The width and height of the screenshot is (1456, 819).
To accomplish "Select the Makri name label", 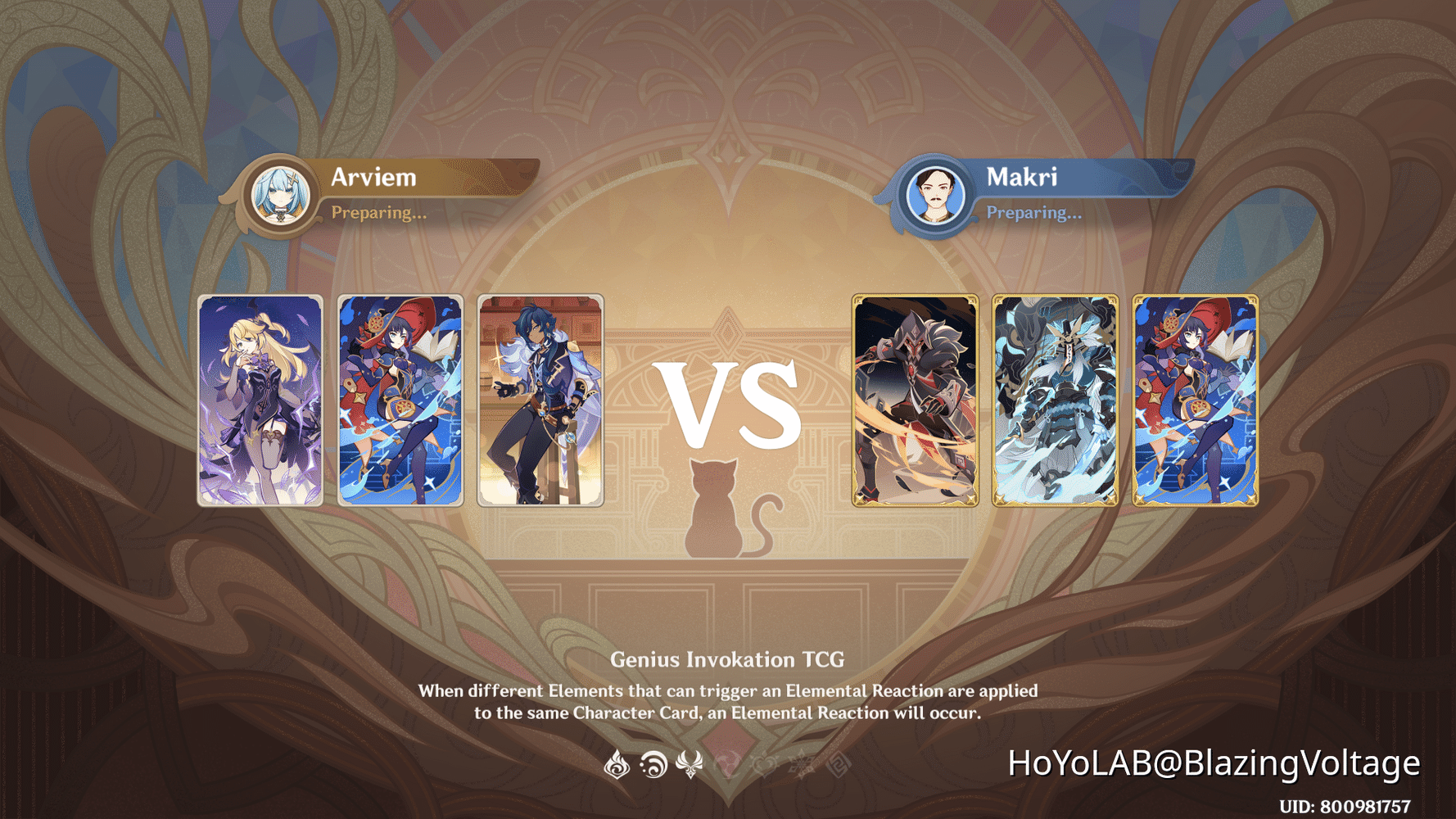I will coord(1023,177).
